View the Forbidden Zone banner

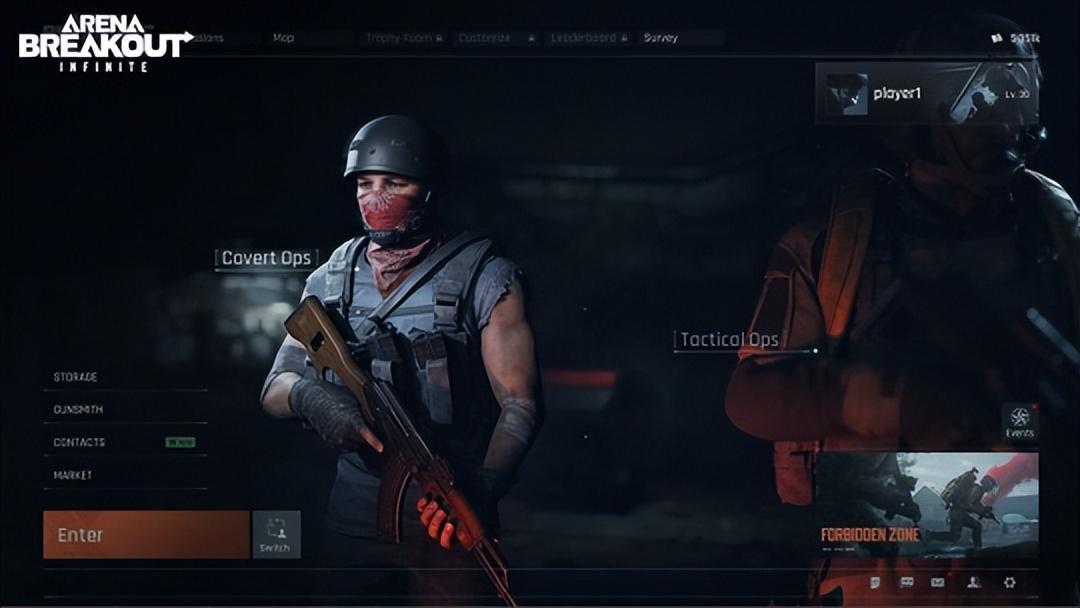point(926,505)
